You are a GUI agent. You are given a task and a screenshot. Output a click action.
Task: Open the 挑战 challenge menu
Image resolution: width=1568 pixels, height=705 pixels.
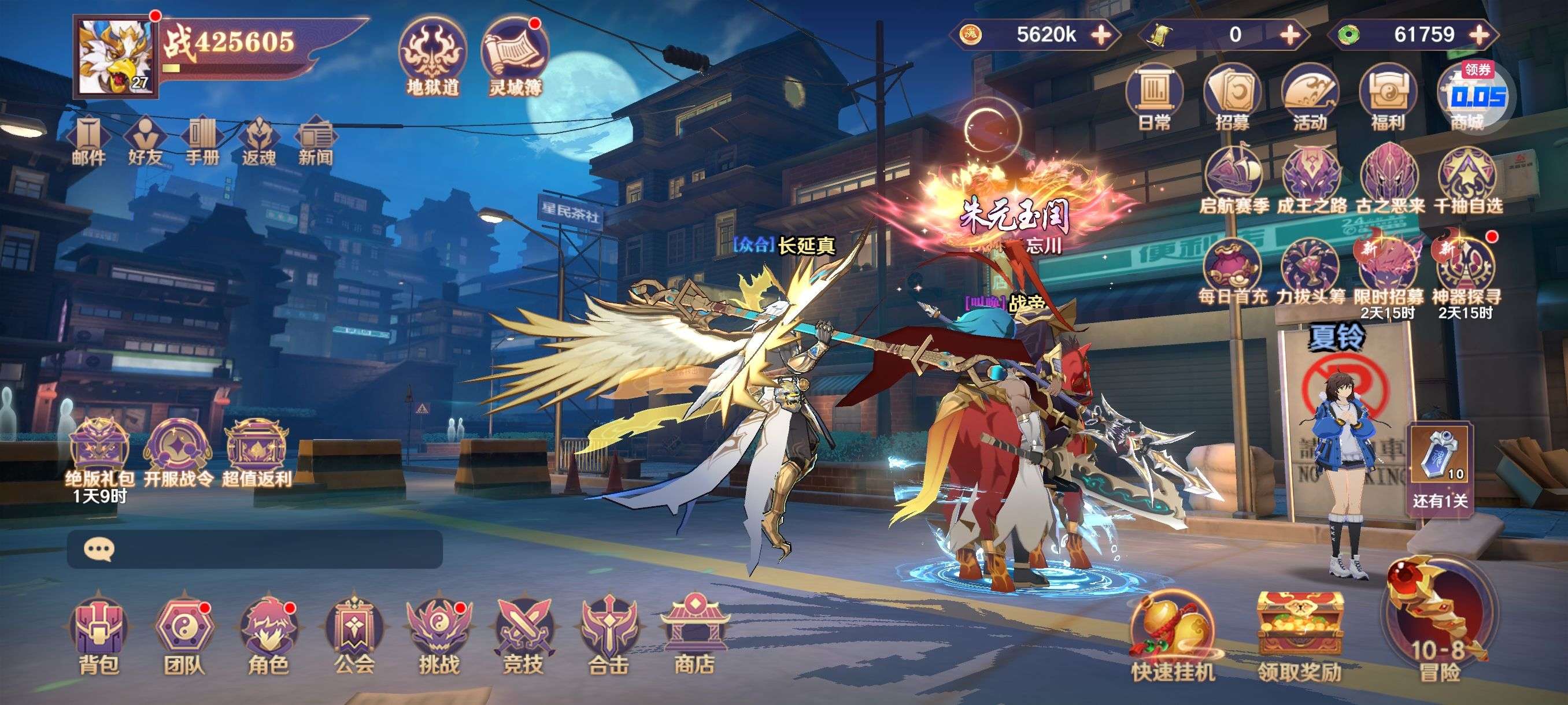click(438, 636)
